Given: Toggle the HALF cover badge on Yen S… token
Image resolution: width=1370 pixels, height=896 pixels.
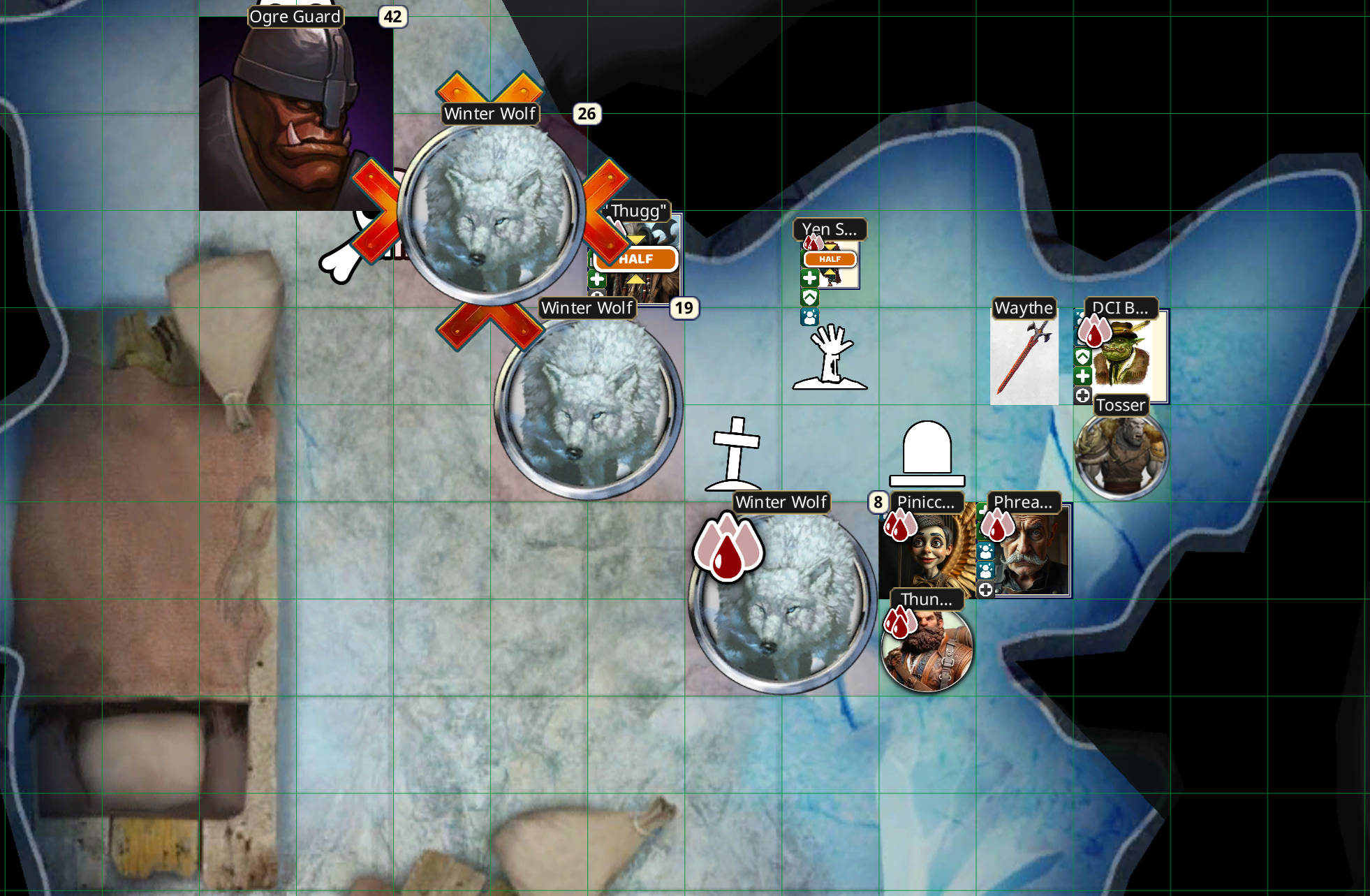Looking at the screenshot, I should (830, 259).
